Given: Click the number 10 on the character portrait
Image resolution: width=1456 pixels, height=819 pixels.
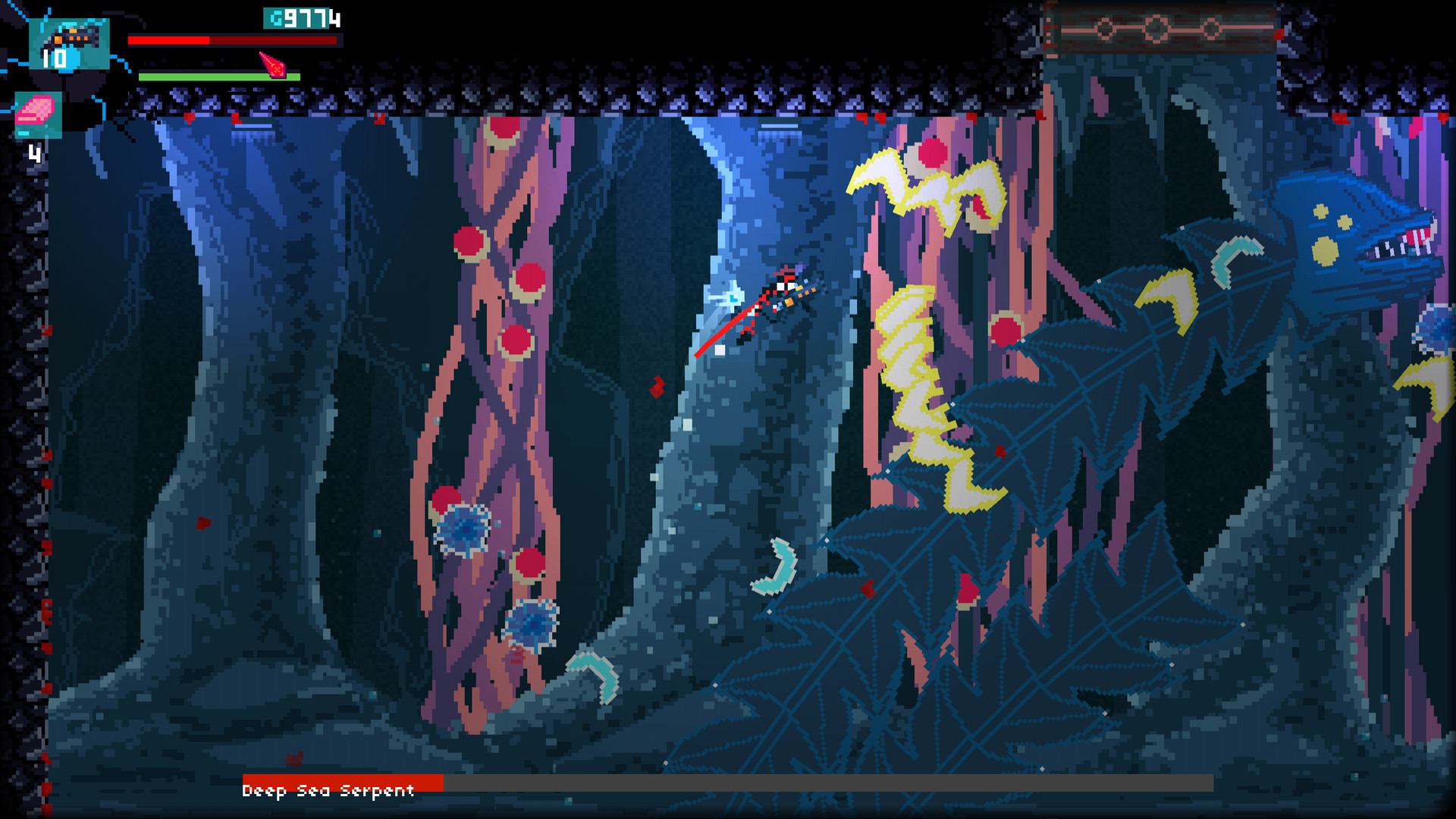Looking at the screenshot, I should tap(53, 58).
